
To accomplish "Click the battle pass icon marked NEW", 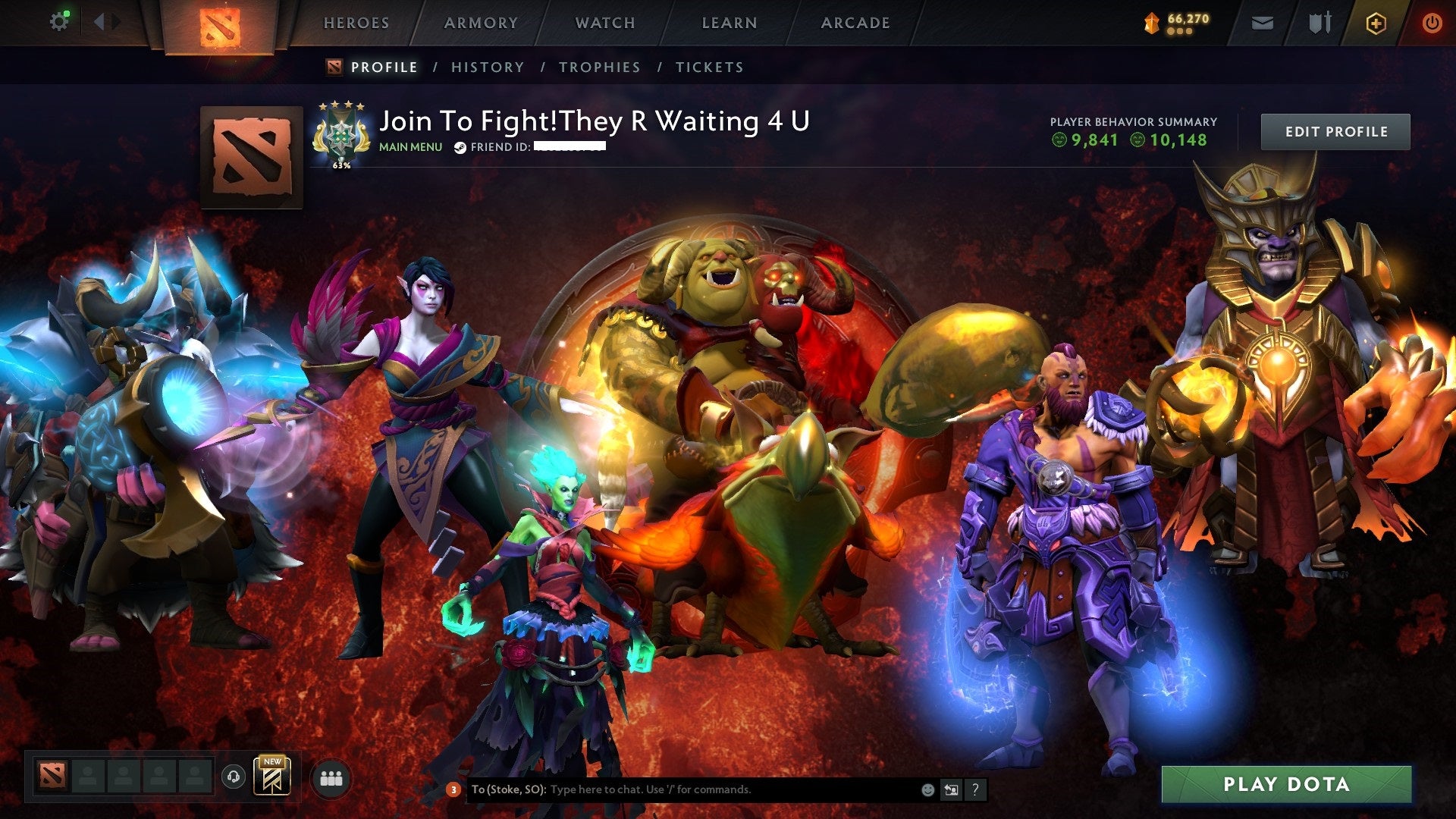I will 271,778.
